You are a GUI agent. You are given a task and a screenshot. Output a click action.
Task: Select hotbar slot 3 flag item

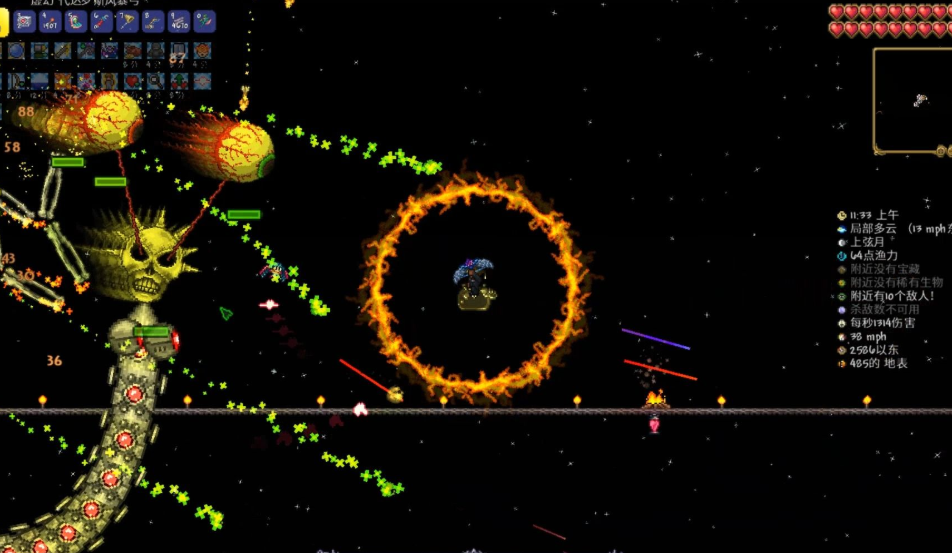[25, 20]
